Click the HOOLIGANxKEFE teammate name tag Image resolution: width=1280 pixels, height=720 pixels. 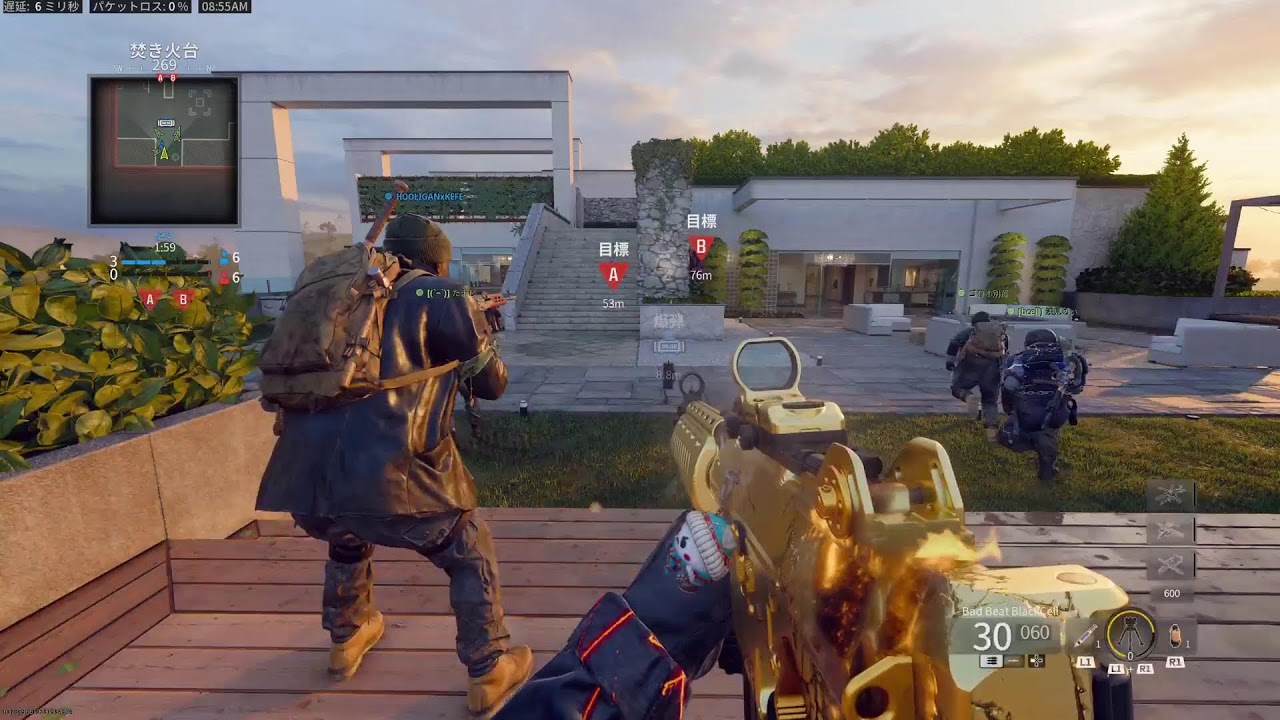430,197
